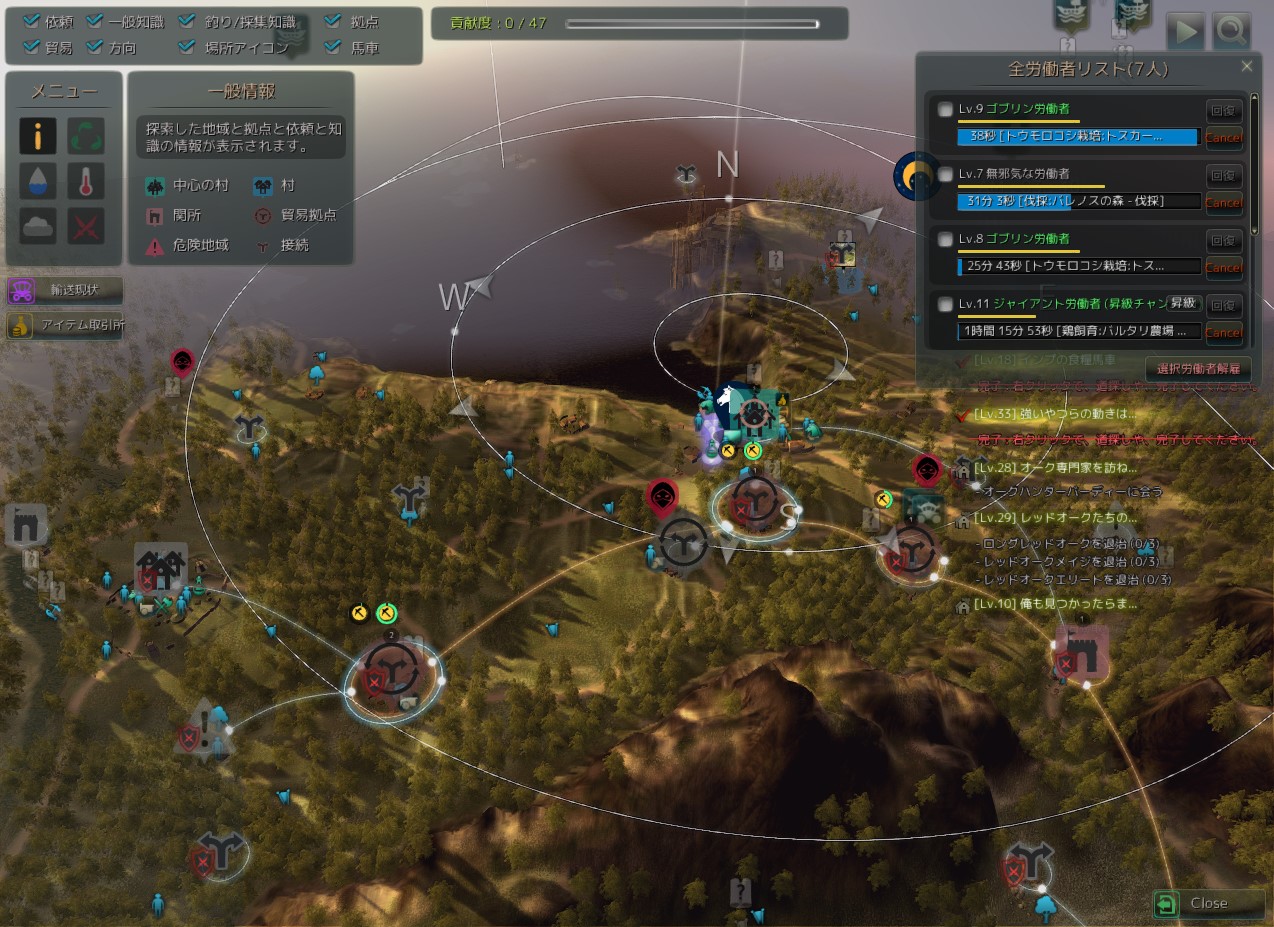Viewport: 1274px width, 927px height.
Task: Toggle the 釣り/採集知識 filter checkbox
Action: 187,21
